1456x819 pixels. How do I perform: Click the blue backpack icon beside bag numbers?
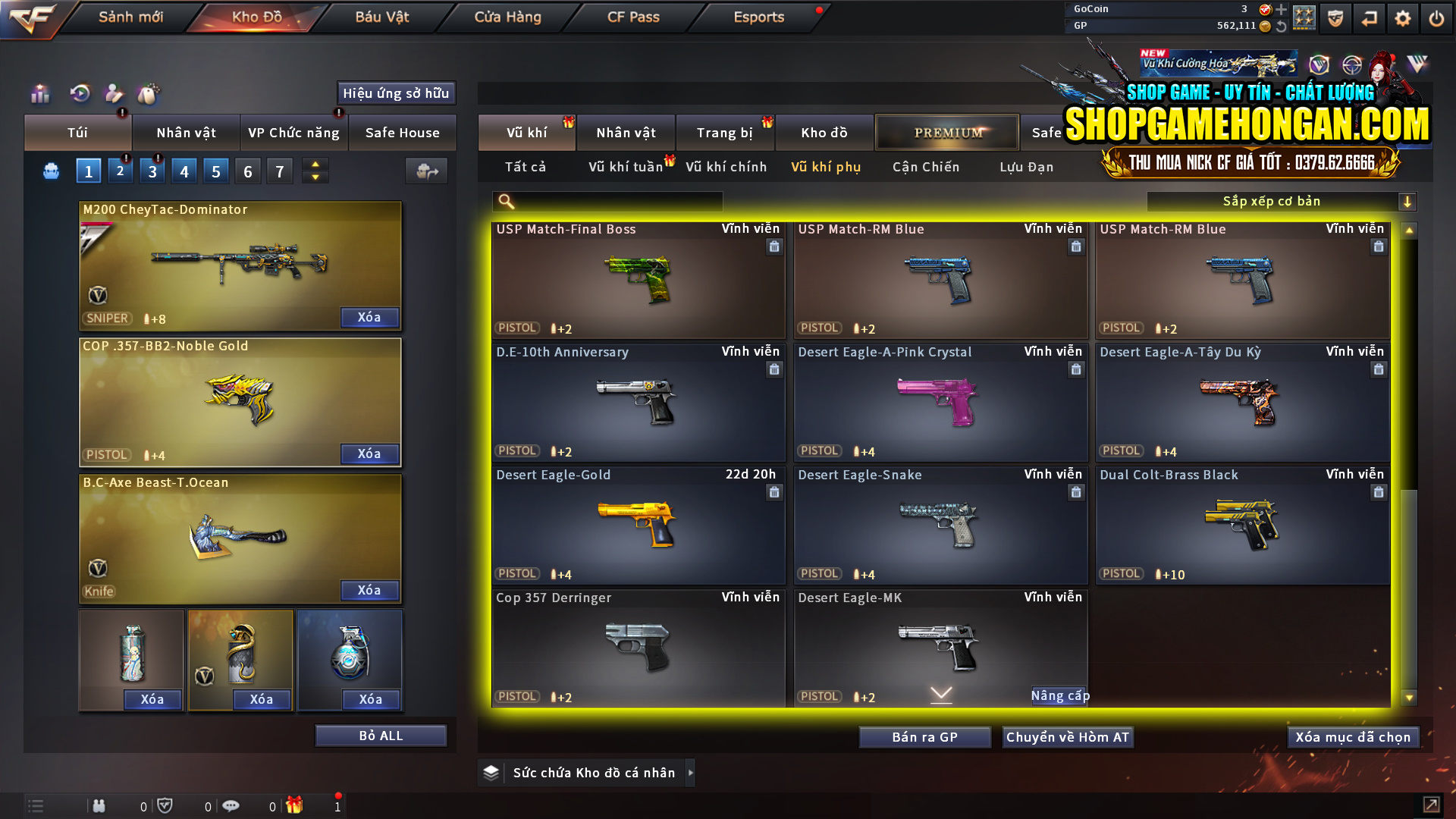tap(50, 171)
